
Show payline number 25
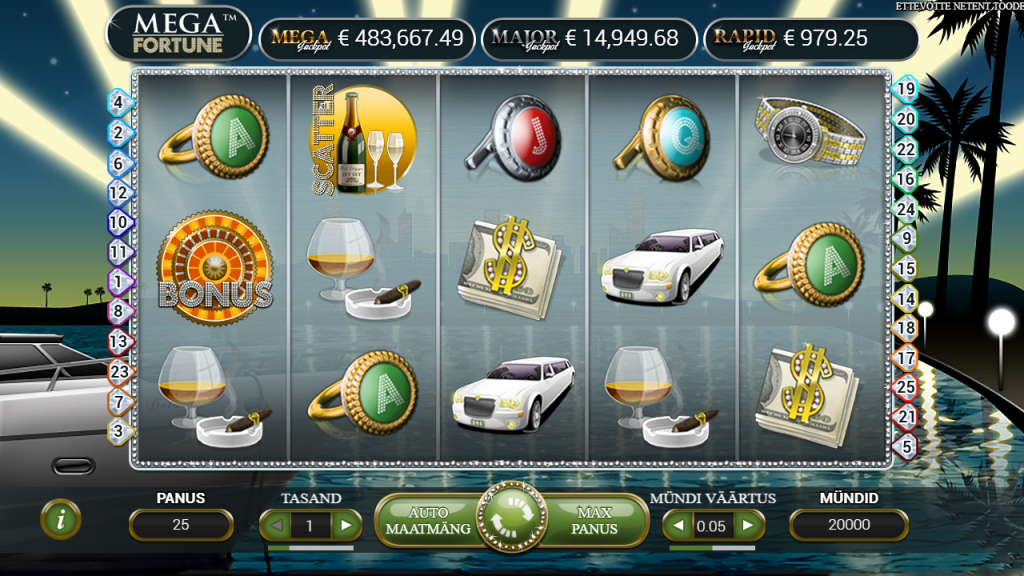(x=906, y=386)
